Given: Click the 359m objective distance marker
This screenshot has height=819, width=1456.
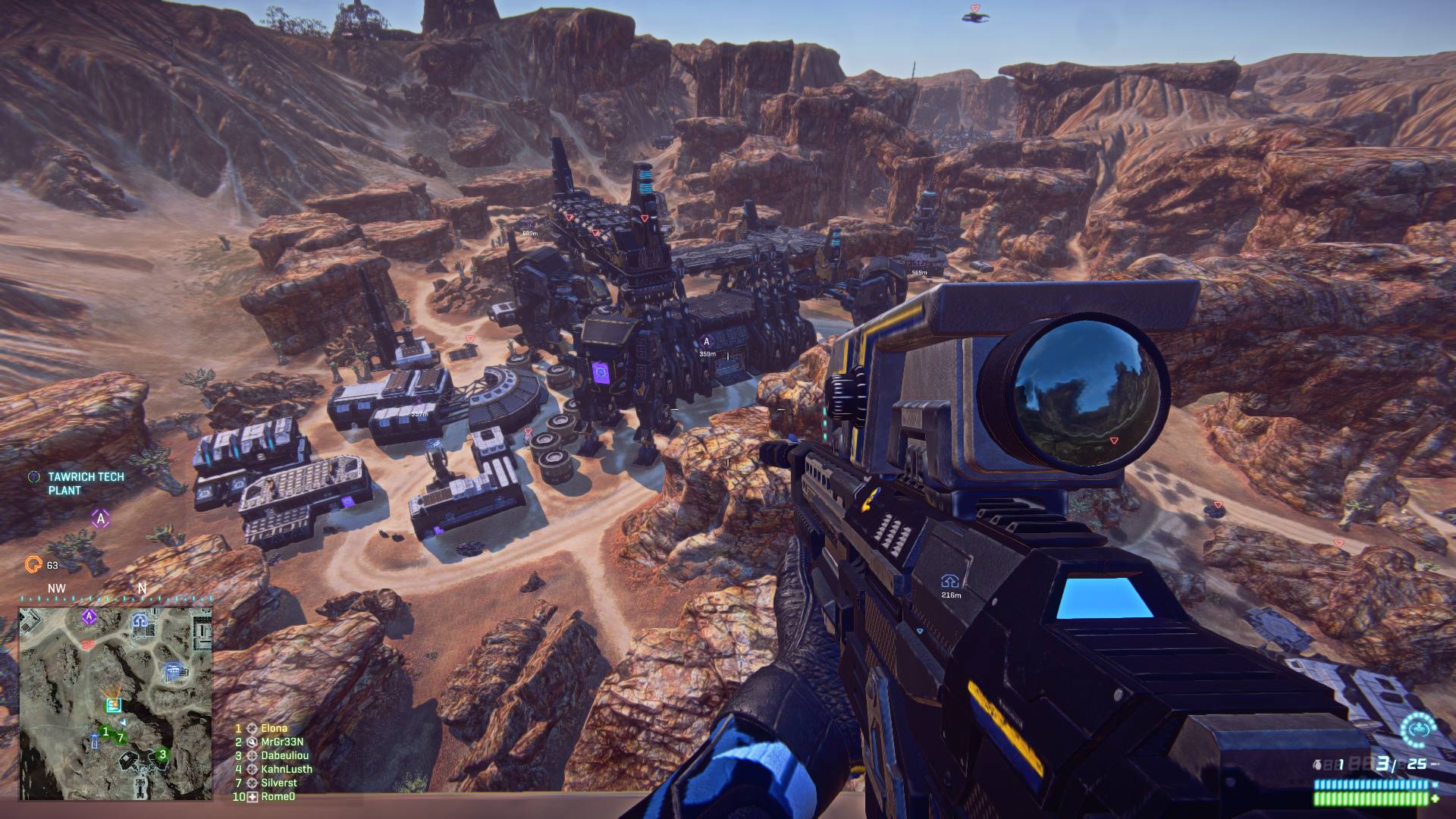Looking at the screenshot, I should (708, 353).
